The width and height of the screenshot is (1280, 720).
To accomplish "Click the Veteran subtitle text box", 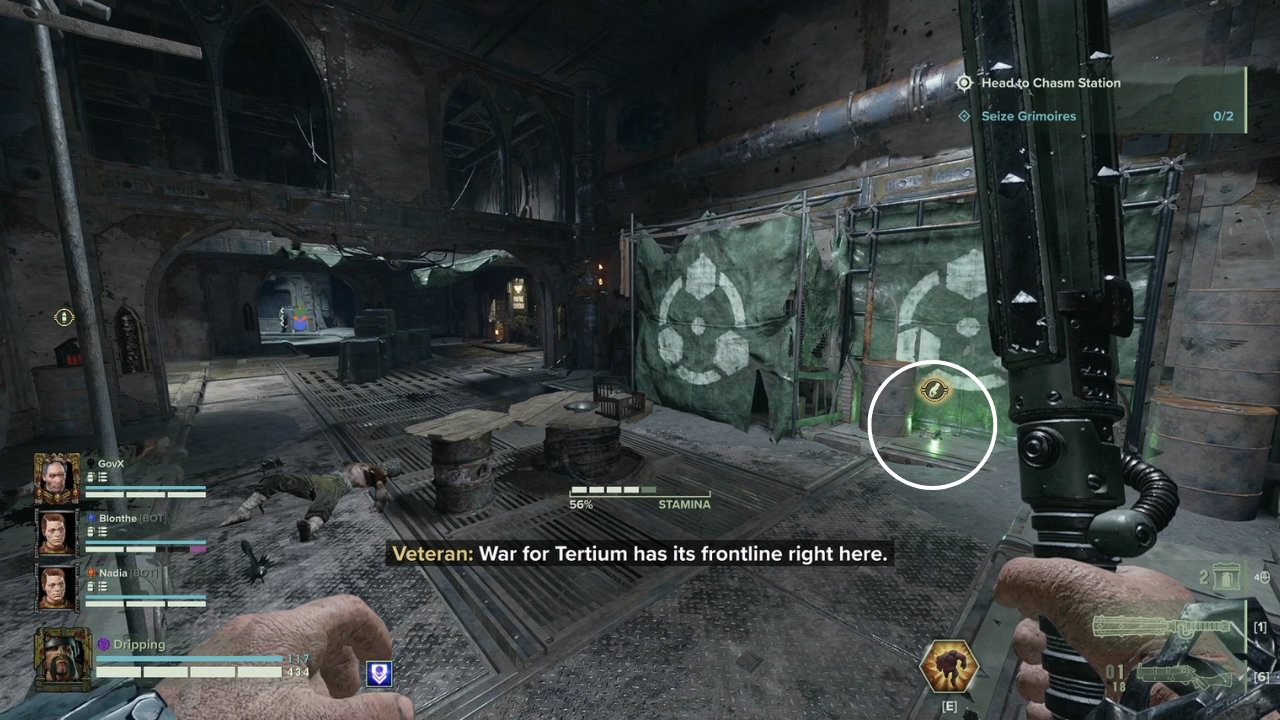I will [640, 553].
